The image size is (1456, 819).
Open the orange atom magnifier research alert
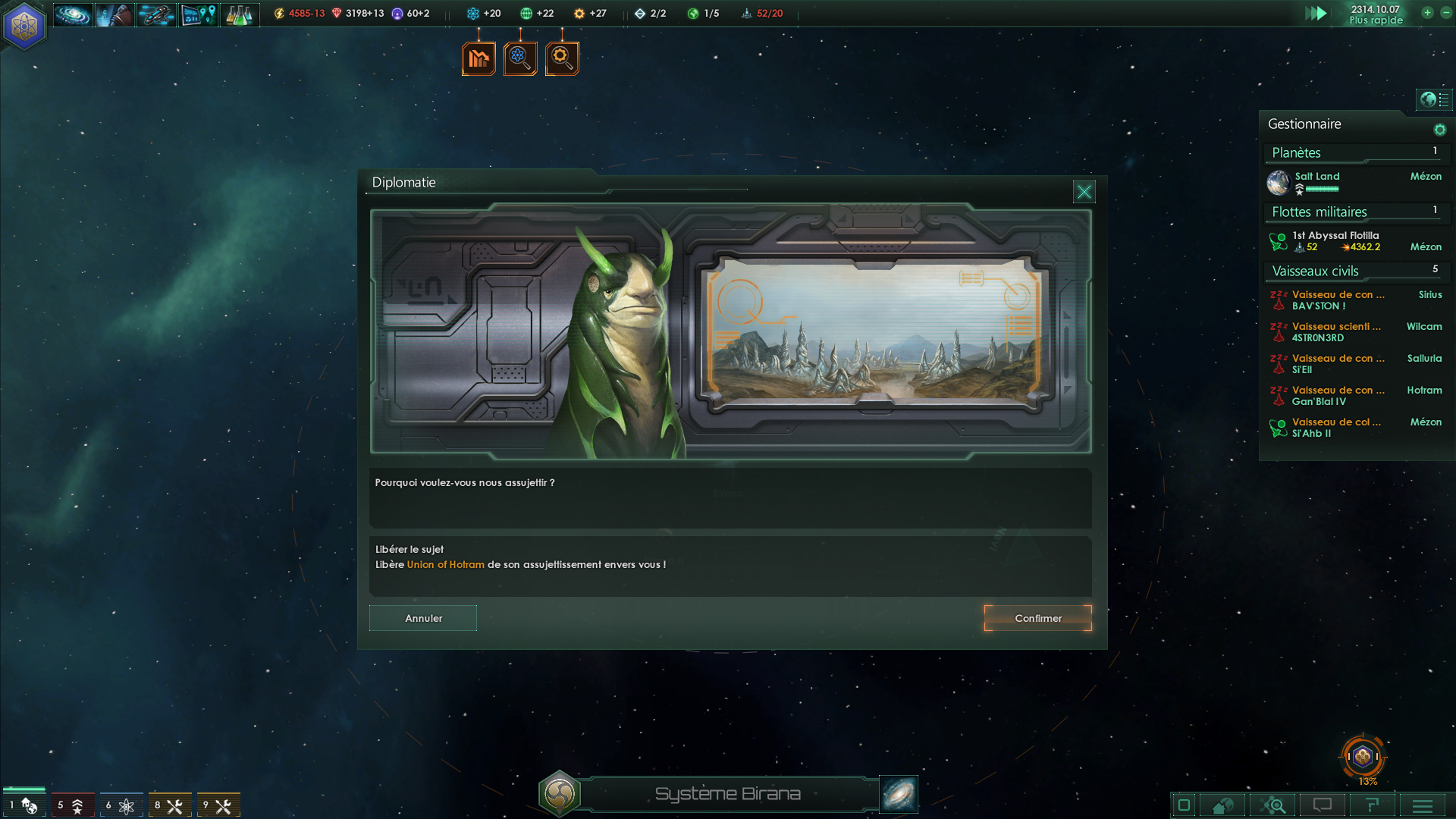click(520, 58)
